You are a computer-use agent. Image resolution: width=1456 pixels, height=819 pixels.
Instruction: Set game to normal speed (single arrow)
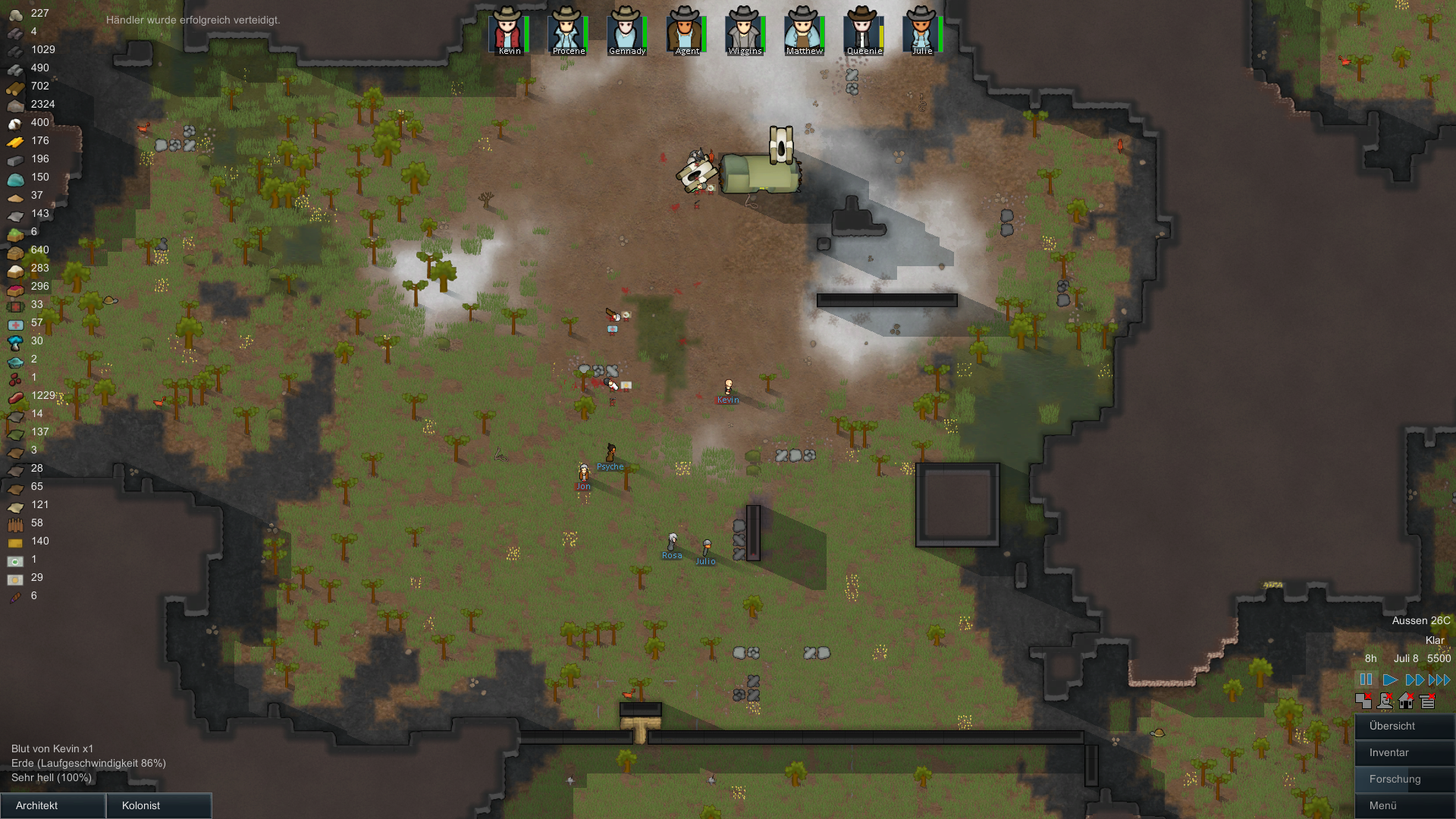click(x=1390, y=679)
